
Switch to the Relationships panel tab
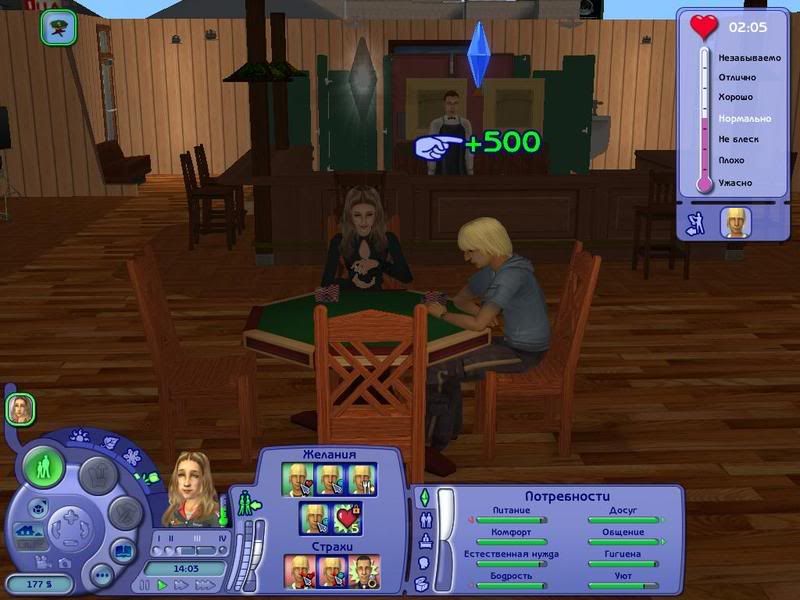pos(423,519)
